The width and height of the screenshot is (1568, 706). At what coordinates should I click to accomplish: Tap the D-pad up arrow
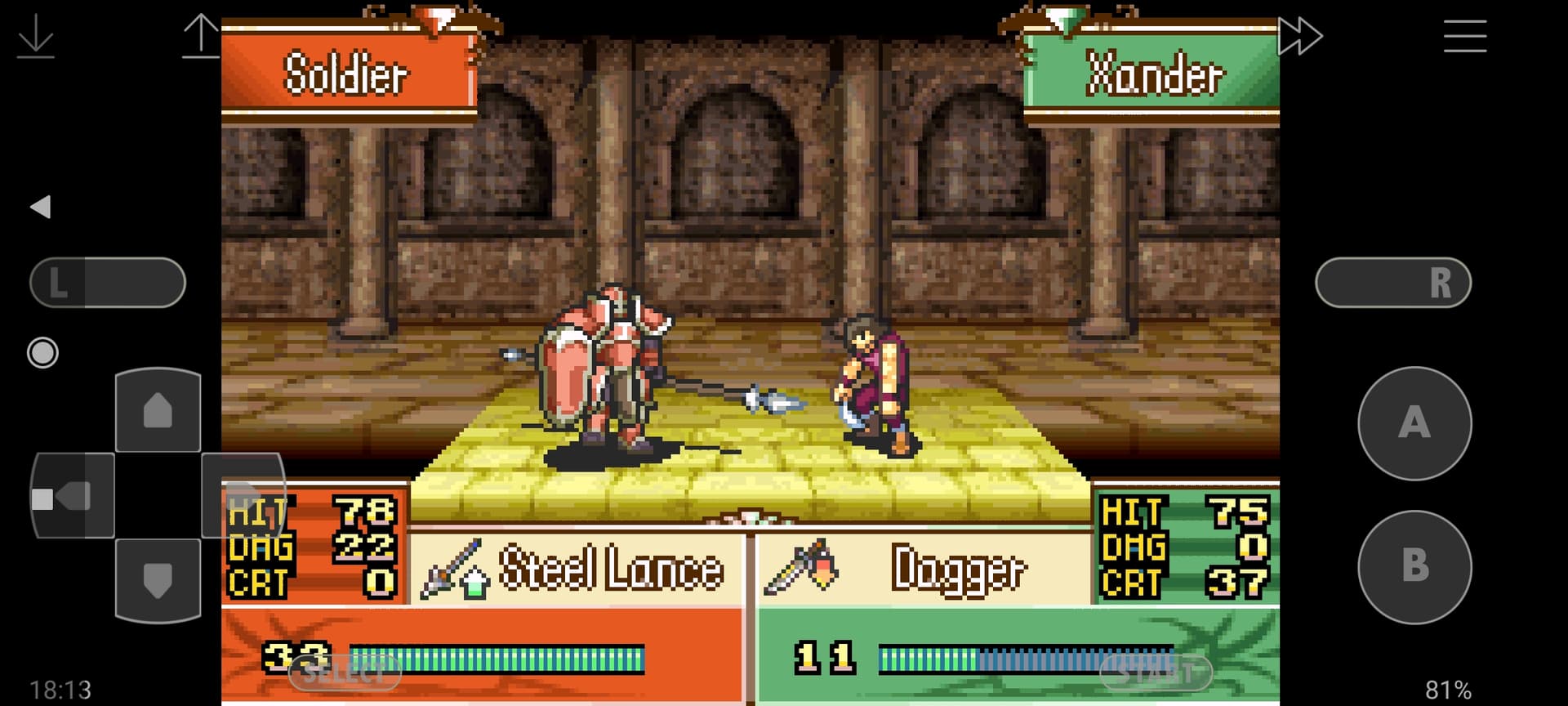tap(158, 410)
